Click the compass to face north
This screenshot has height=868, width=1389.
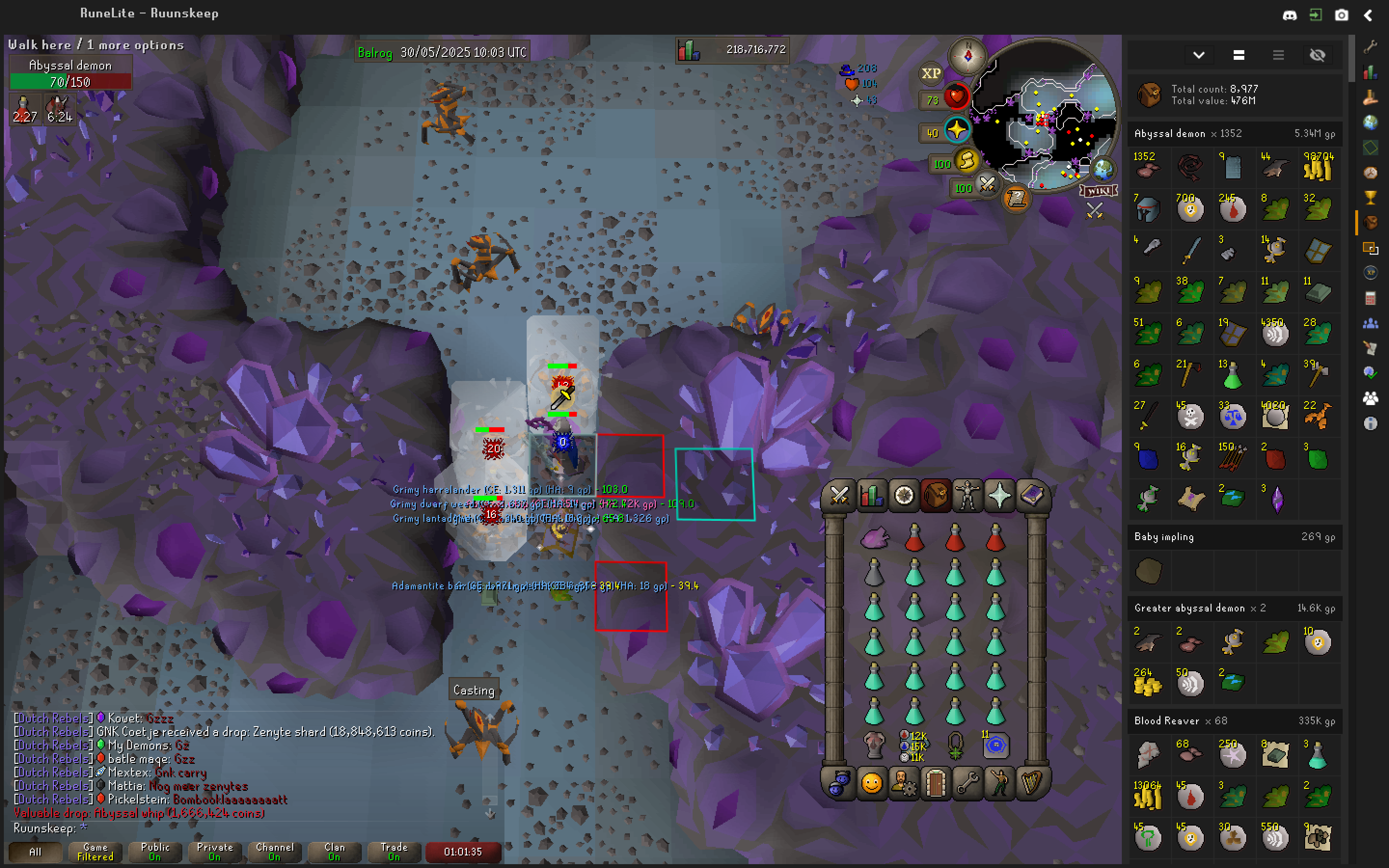click(967, 55)
